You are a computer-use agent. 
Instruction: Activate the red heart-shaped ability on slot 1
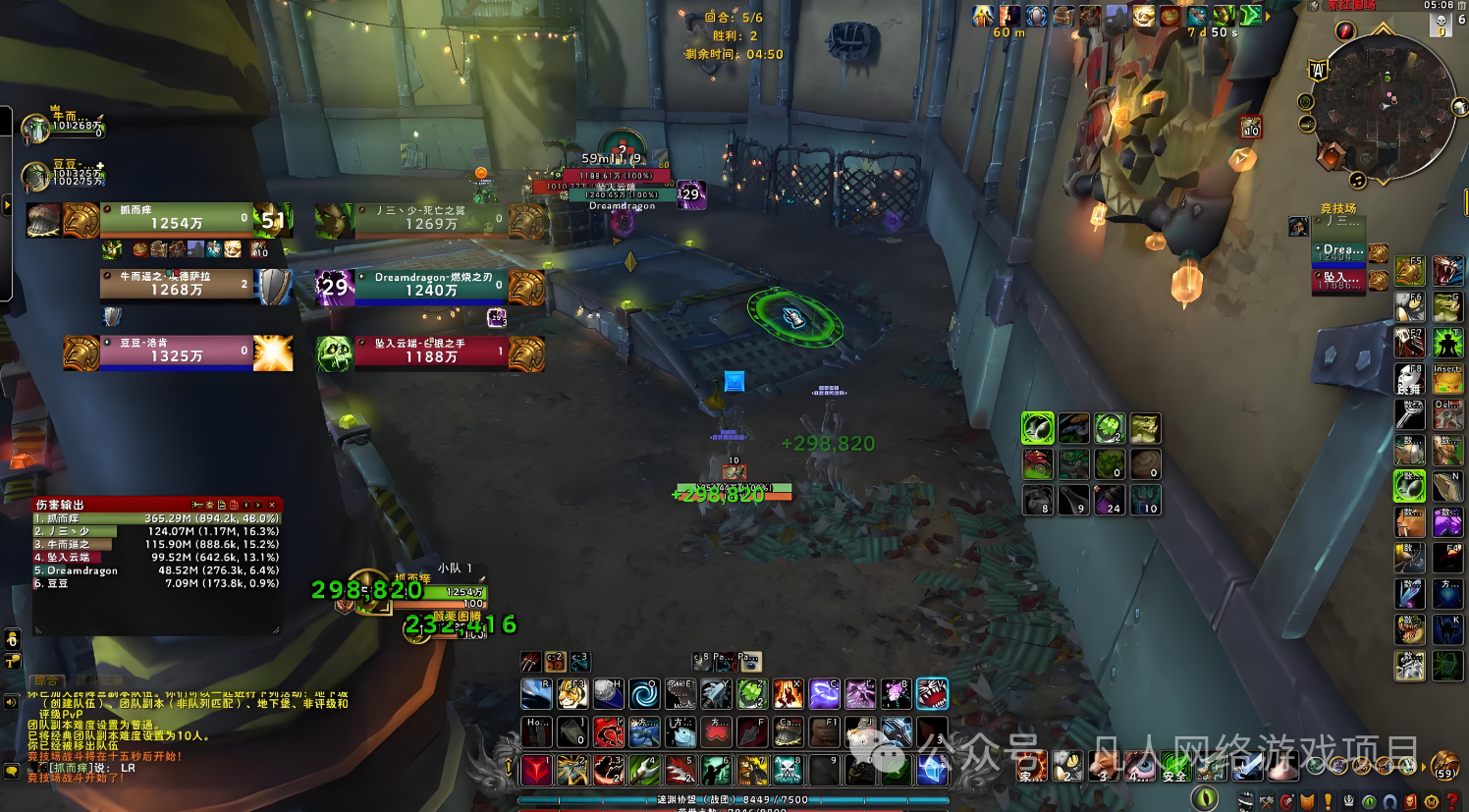pos(536,769)
